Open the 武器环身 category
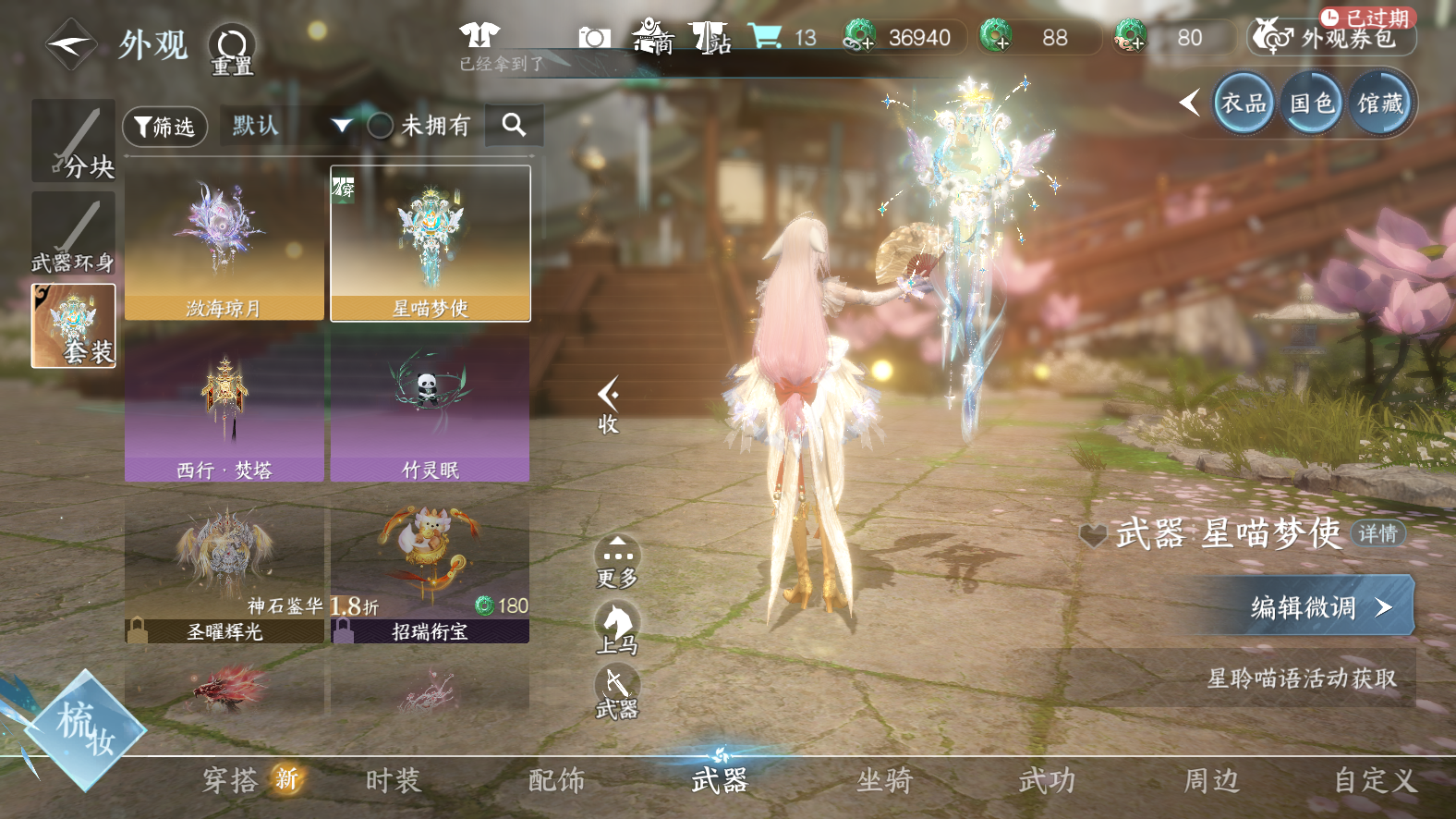The image size is (1456, 819). pos(74,234)
